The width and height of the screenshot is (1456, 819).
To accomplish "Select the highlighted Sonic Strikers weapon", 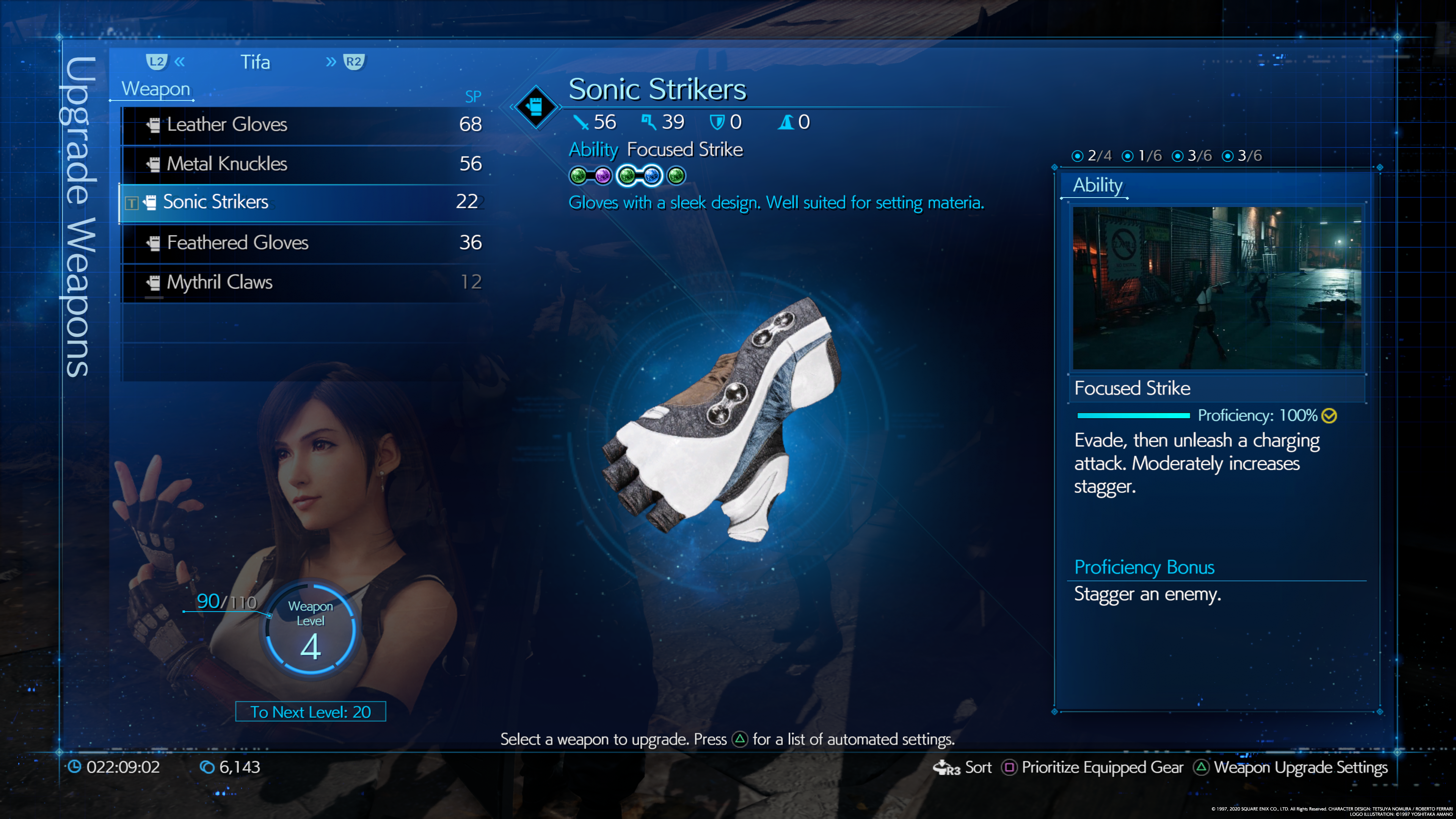I will (x=305, y=202).
